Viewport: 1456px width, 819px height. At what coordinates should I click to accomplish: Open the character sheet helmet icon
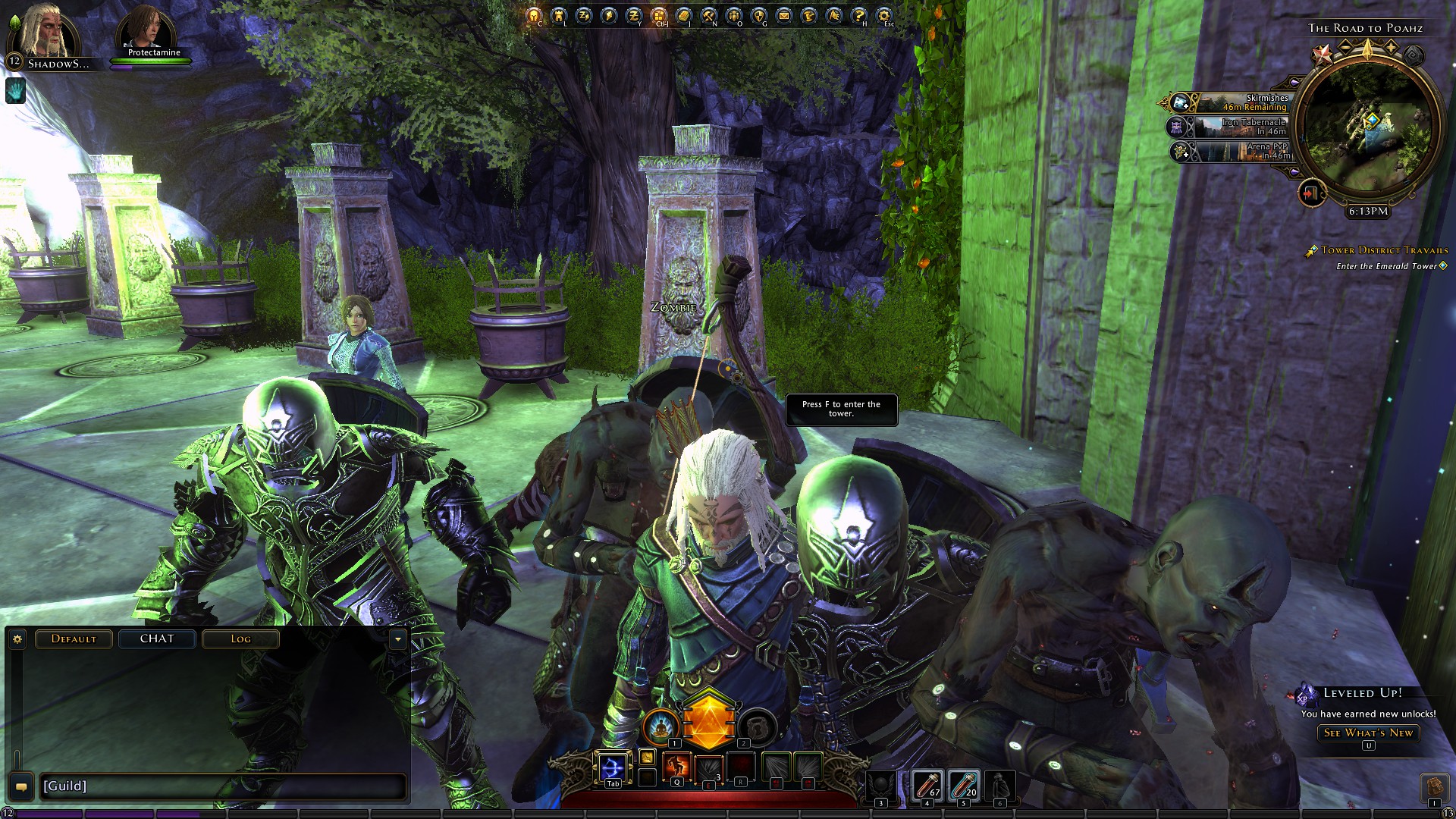coord(533,15)
